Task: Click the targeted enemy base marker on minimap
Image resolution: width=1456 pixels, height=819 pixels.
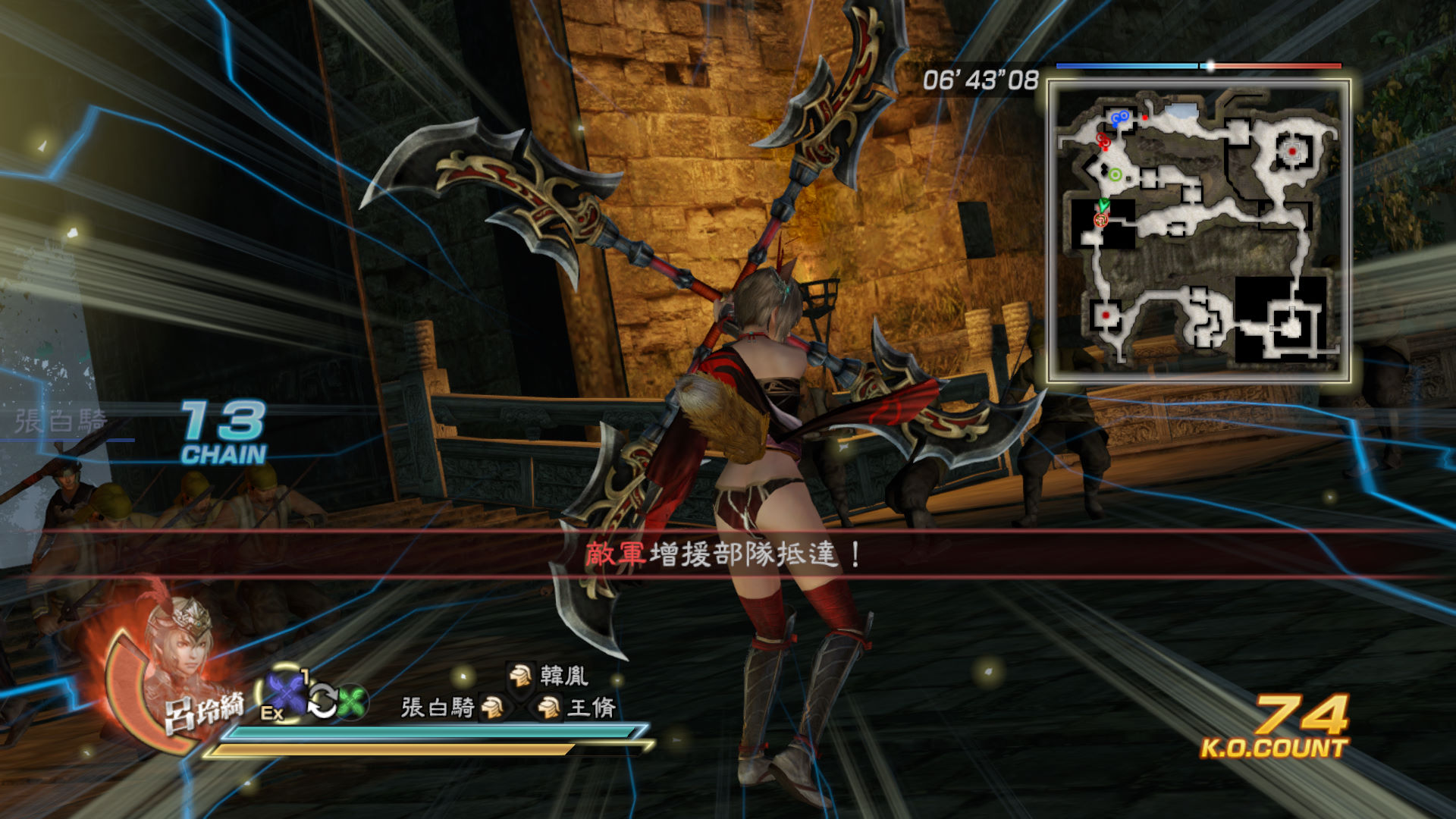Action: click(x=1292, y=151)
